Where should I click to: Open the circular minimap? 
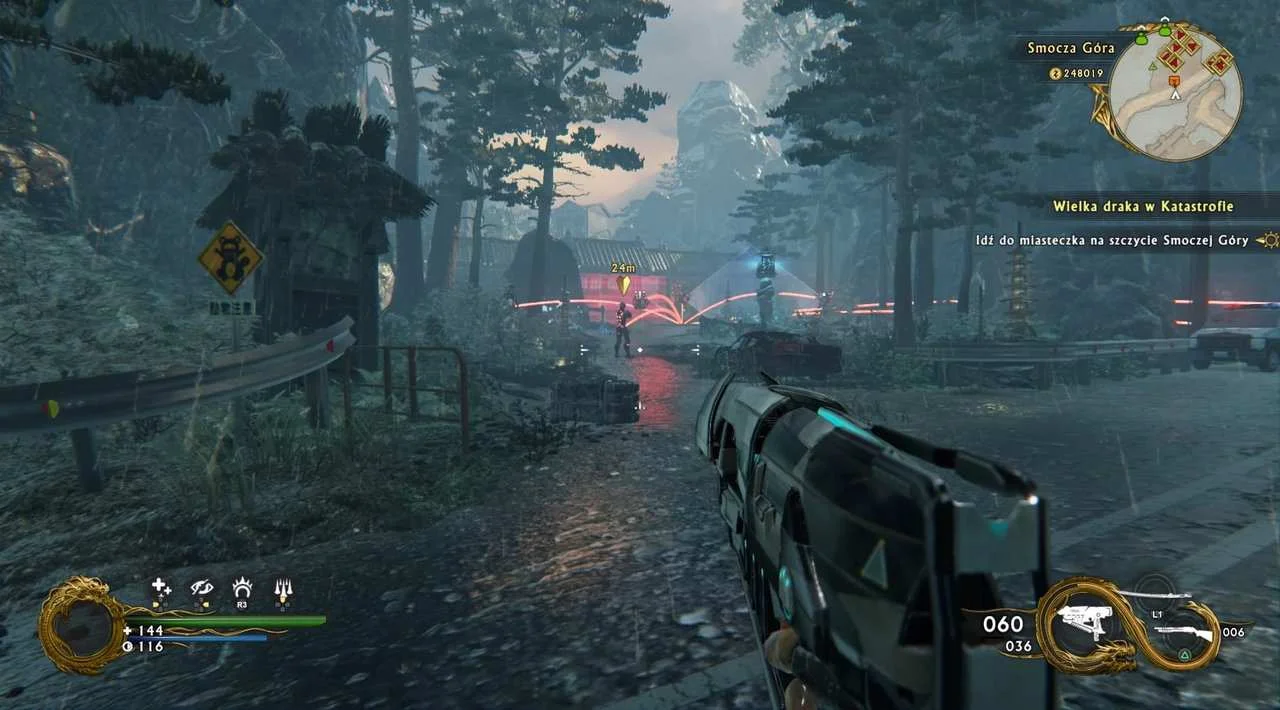(1175, 93)
